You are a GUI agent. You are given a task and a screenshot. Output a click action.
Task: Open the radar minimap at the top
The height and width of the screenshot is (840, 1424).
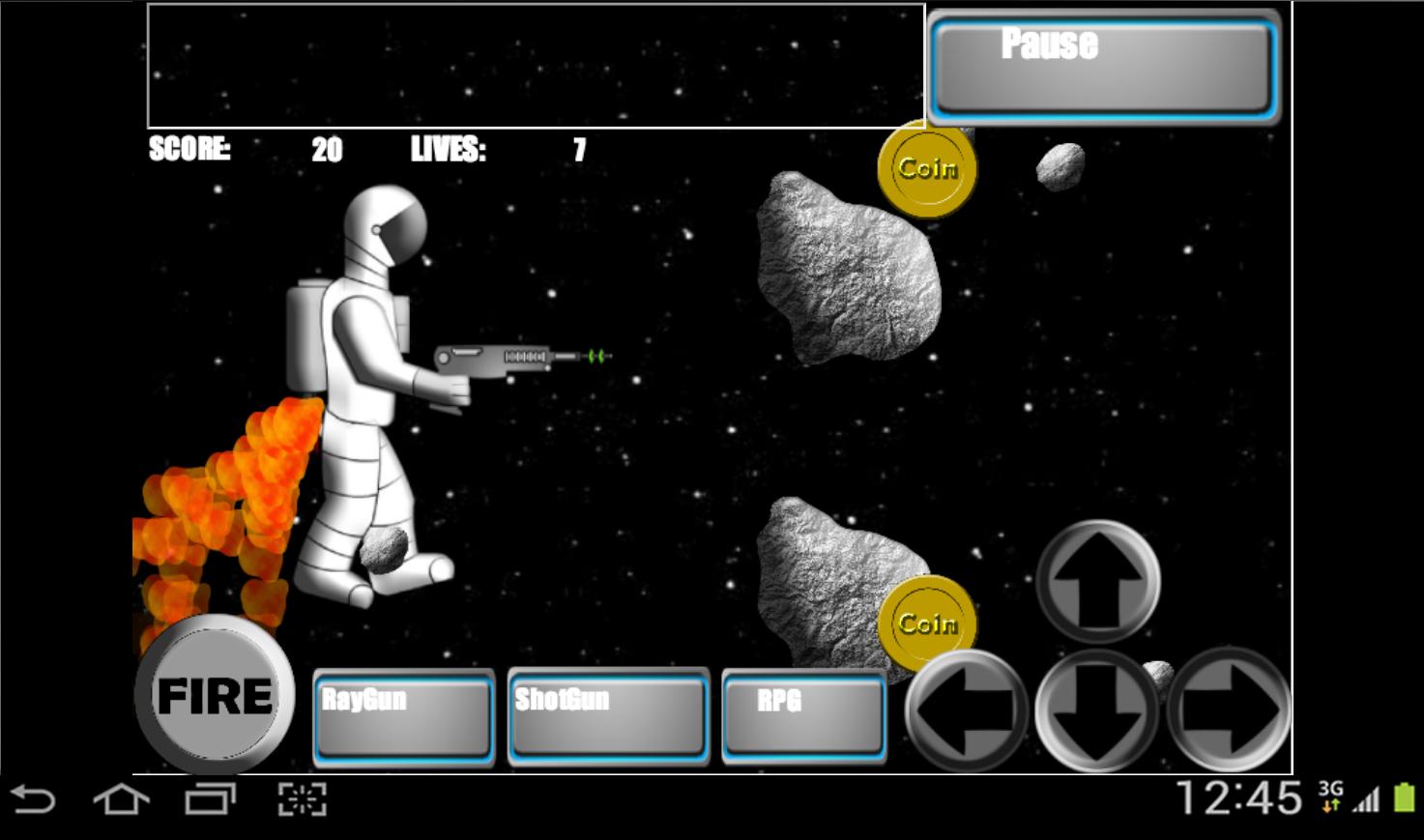click(535, 63)
